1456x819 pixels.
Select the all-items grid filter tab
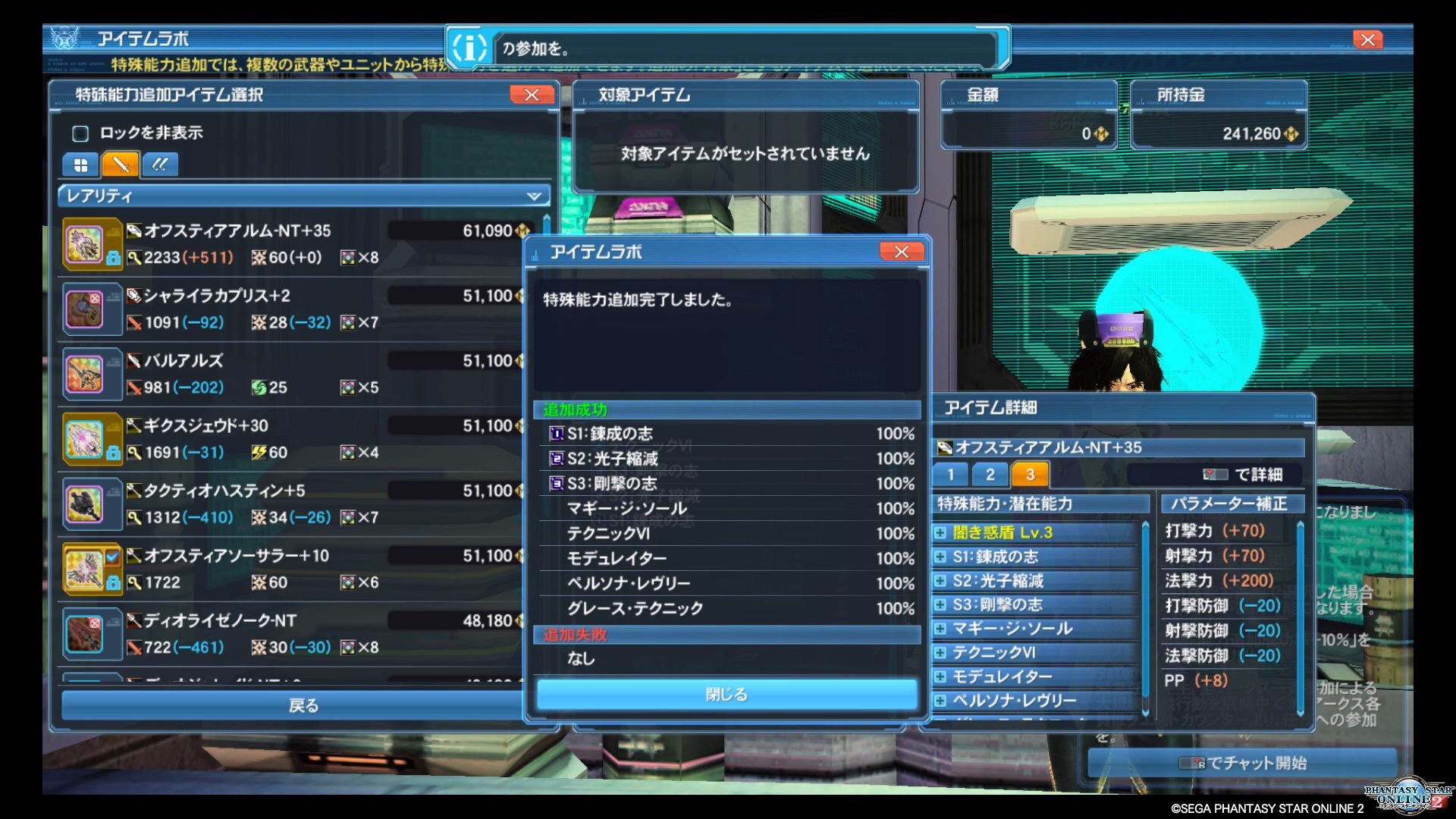point(80,165)
